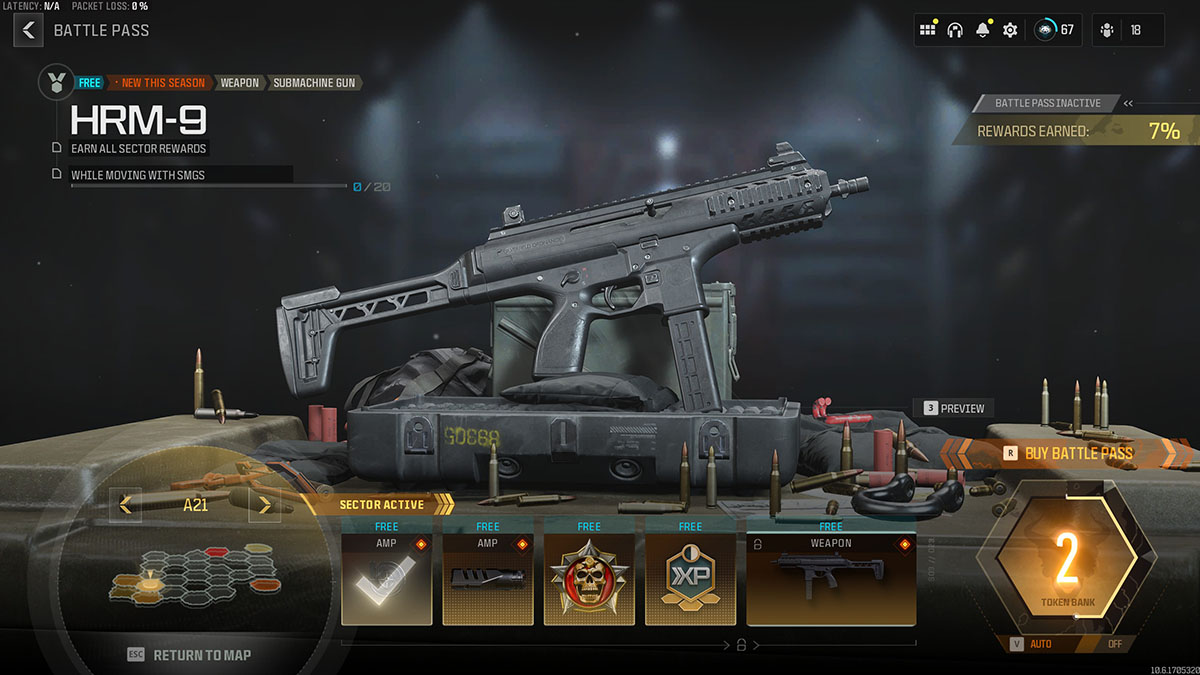Select the next sector arrow
The width and height of the screenshot is (1200, 675).
[264, 505]
